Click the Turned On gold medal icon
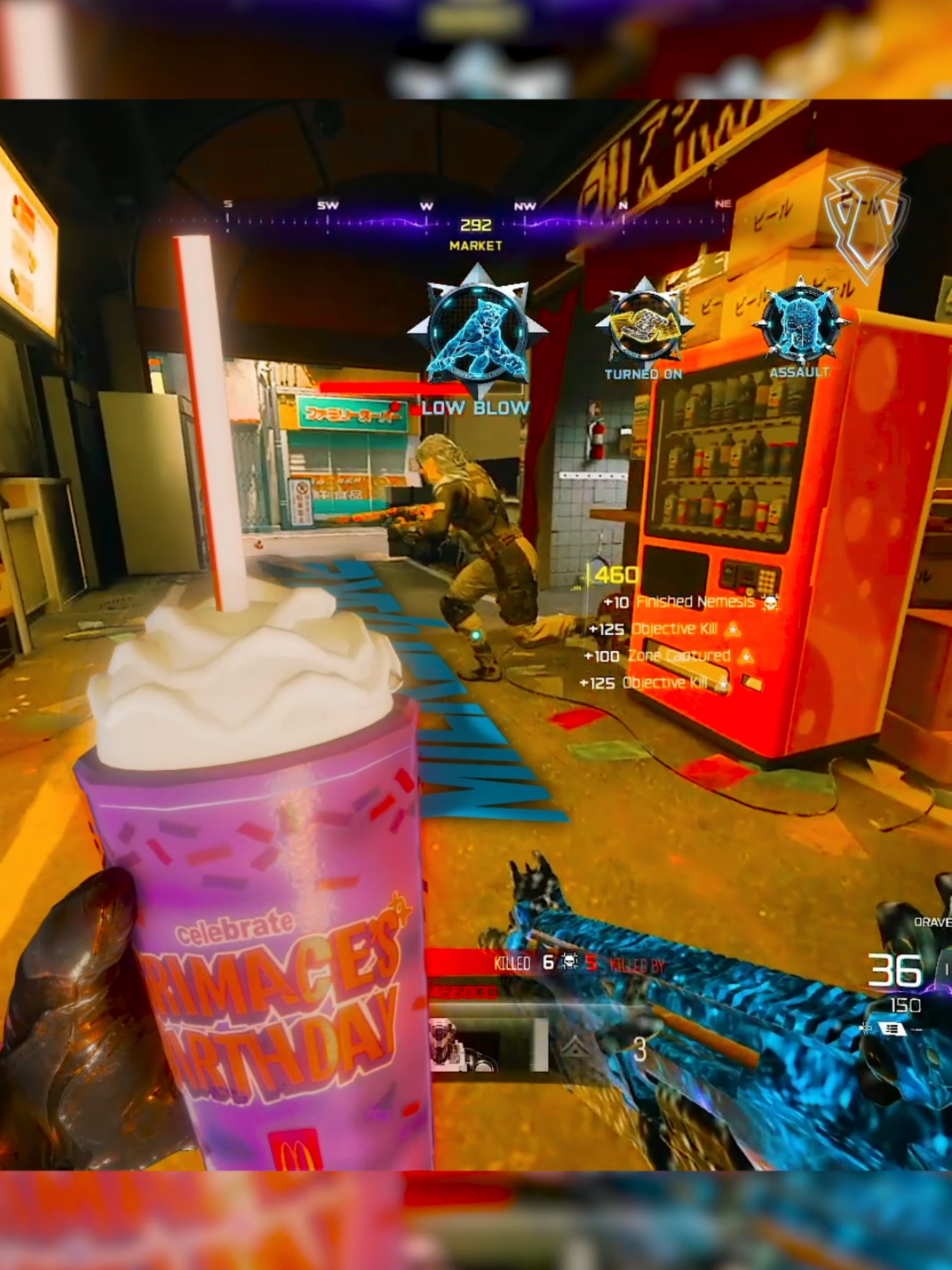This screenshot has height=1270, width=952. pyautogui.click(x=645, y=324)
